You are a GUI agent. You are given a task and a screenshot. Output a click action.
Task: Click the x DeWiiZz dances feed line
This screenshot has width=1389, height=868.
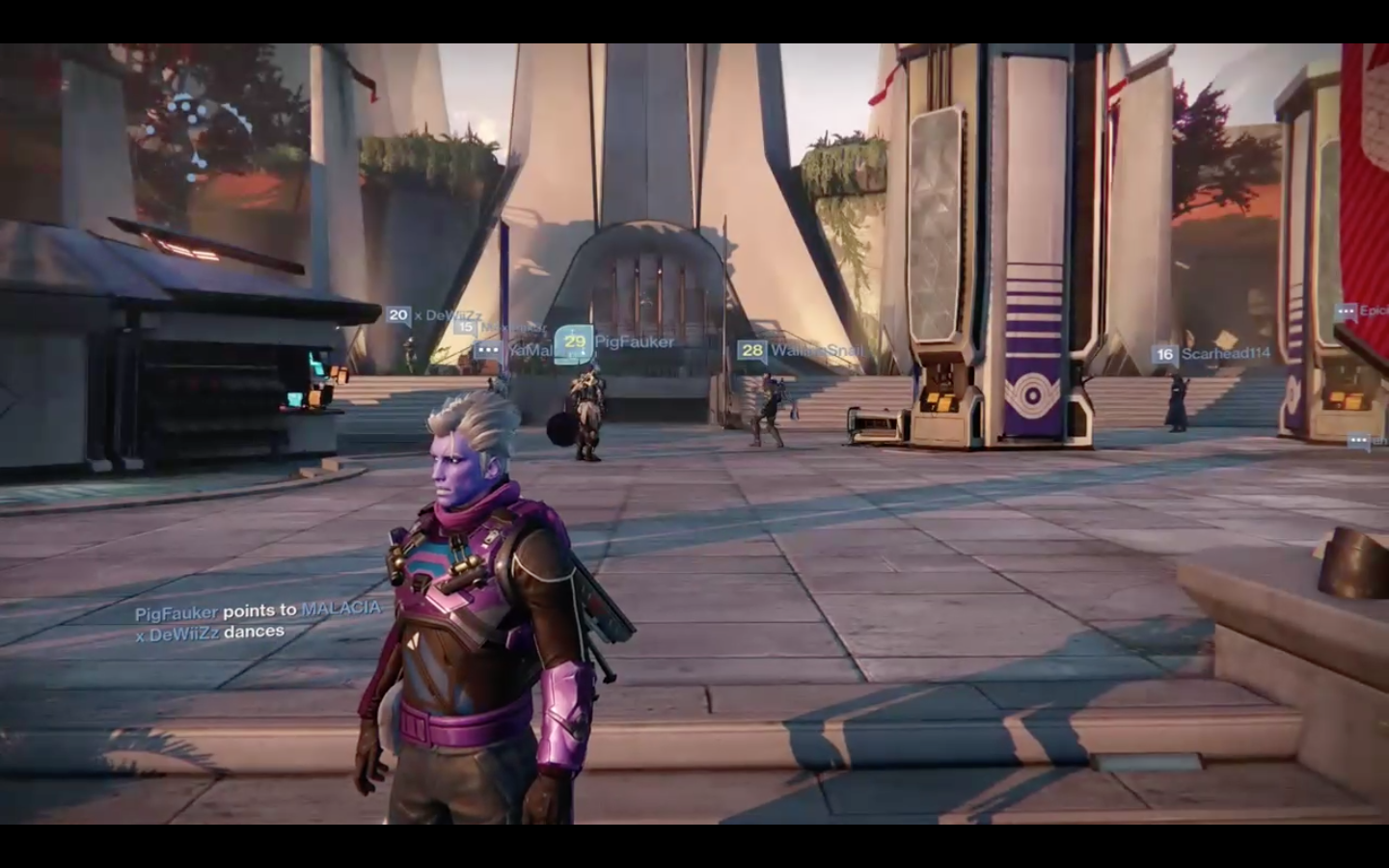209,632
